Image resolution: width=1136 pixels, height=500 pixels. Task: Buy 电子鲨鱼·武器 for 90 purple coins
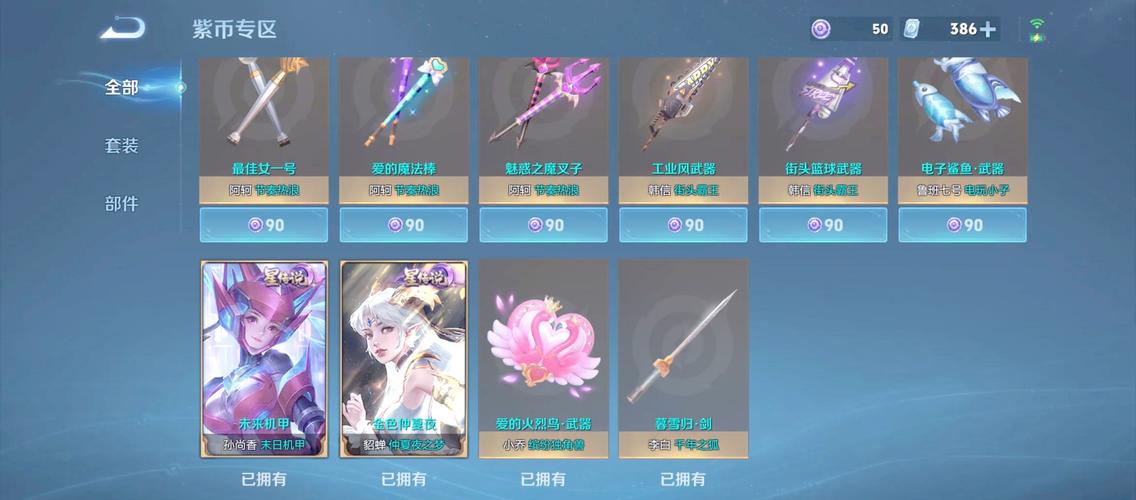[x=963, y=225]
